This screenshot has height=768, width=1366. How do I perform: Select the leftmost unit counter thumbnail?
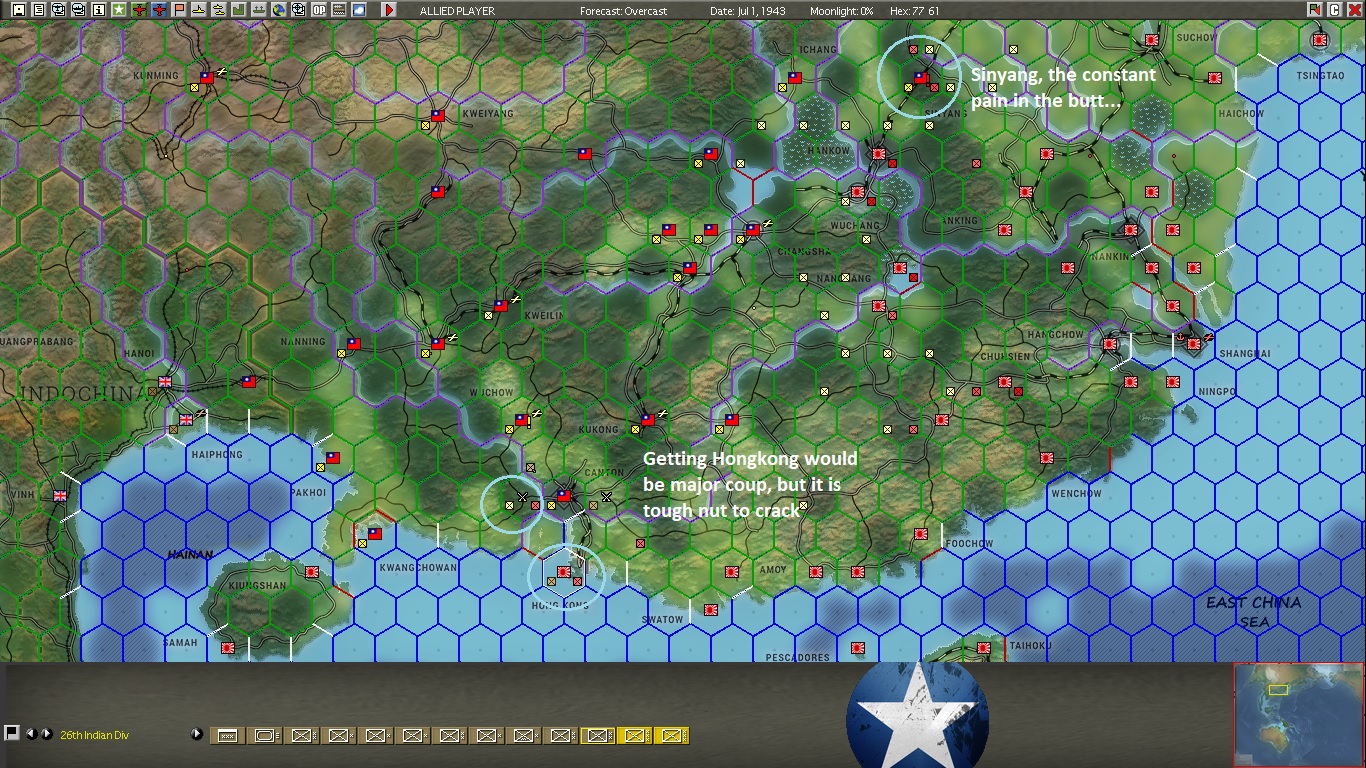225,734
